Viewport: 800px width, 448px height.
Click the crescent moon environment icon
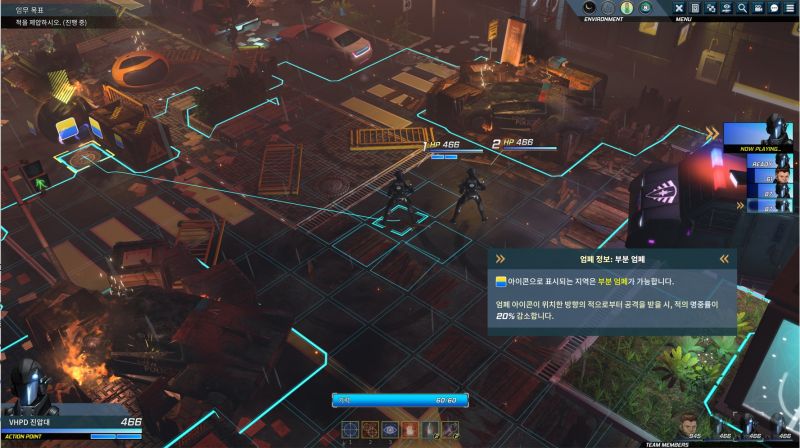point(589,8)
